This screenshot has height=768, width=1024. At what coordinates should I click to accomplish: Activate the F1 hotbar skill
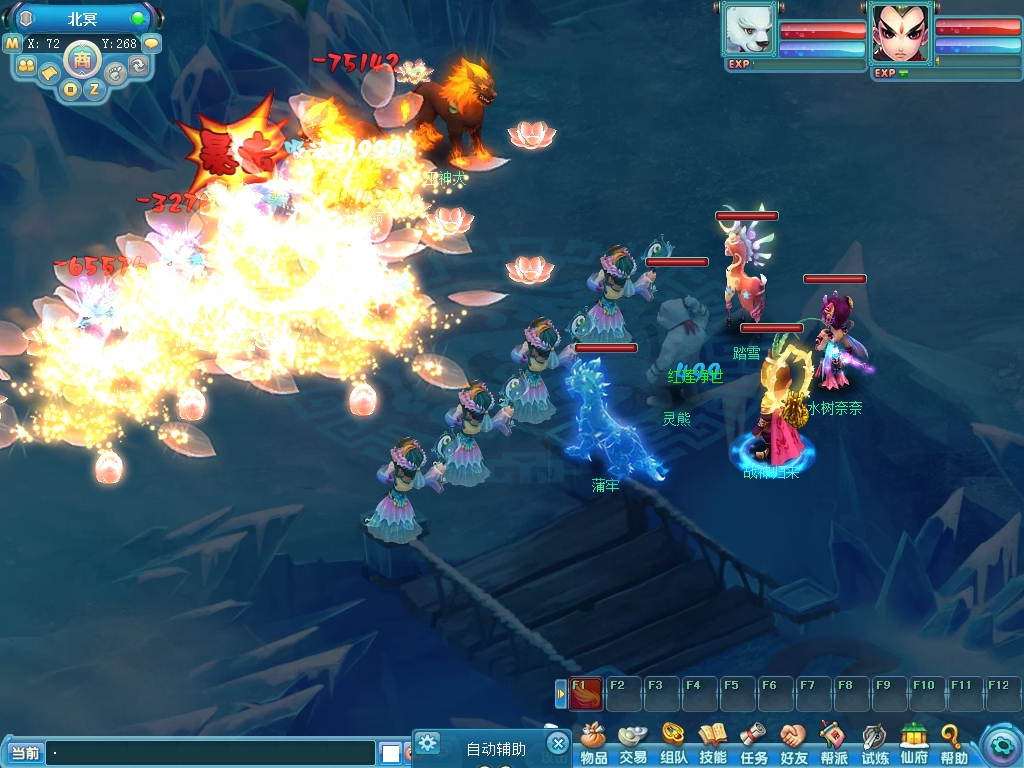tap(585, 693)
